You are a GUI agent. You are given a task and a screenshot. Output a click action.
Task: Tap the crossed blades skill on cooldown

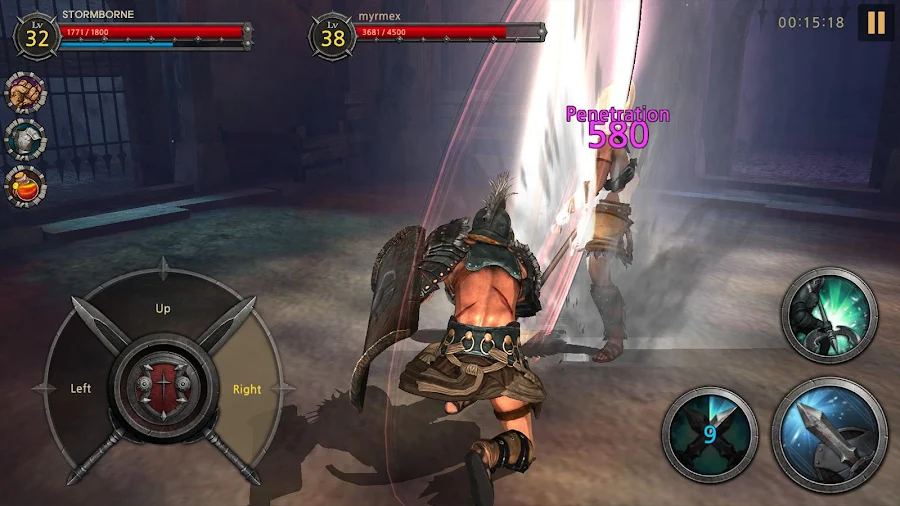[710, 434]
